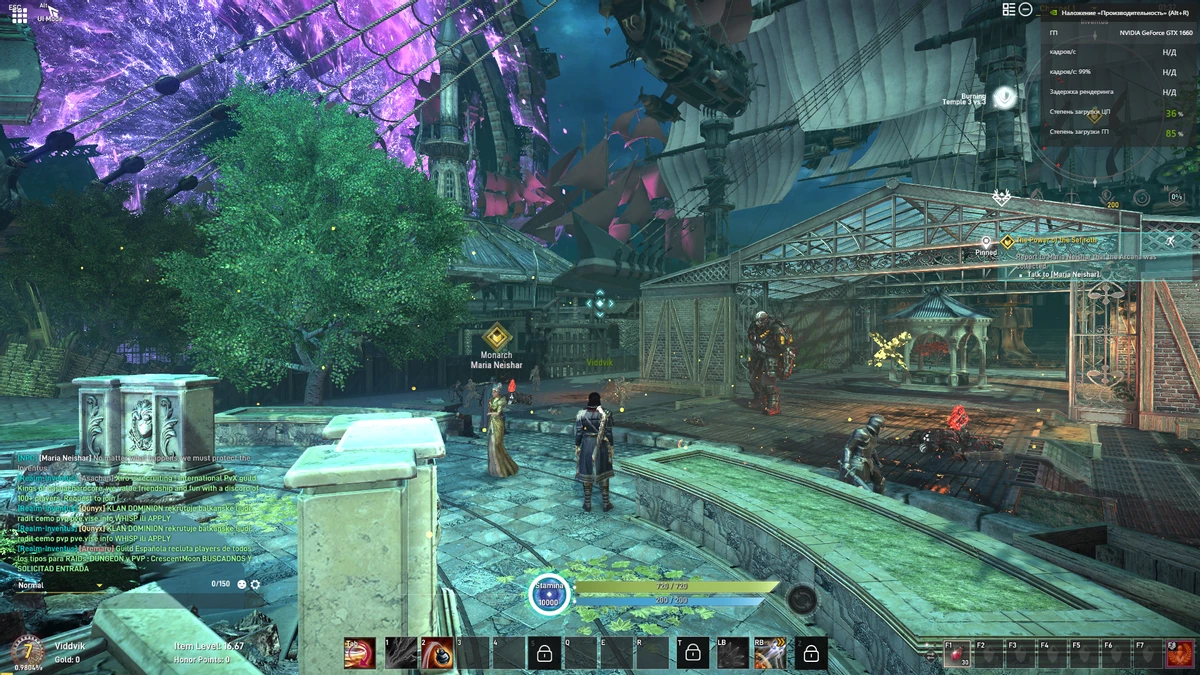Use the bomb skill in slot 2
1200x675 pixels.
click(x=437, y=653)
